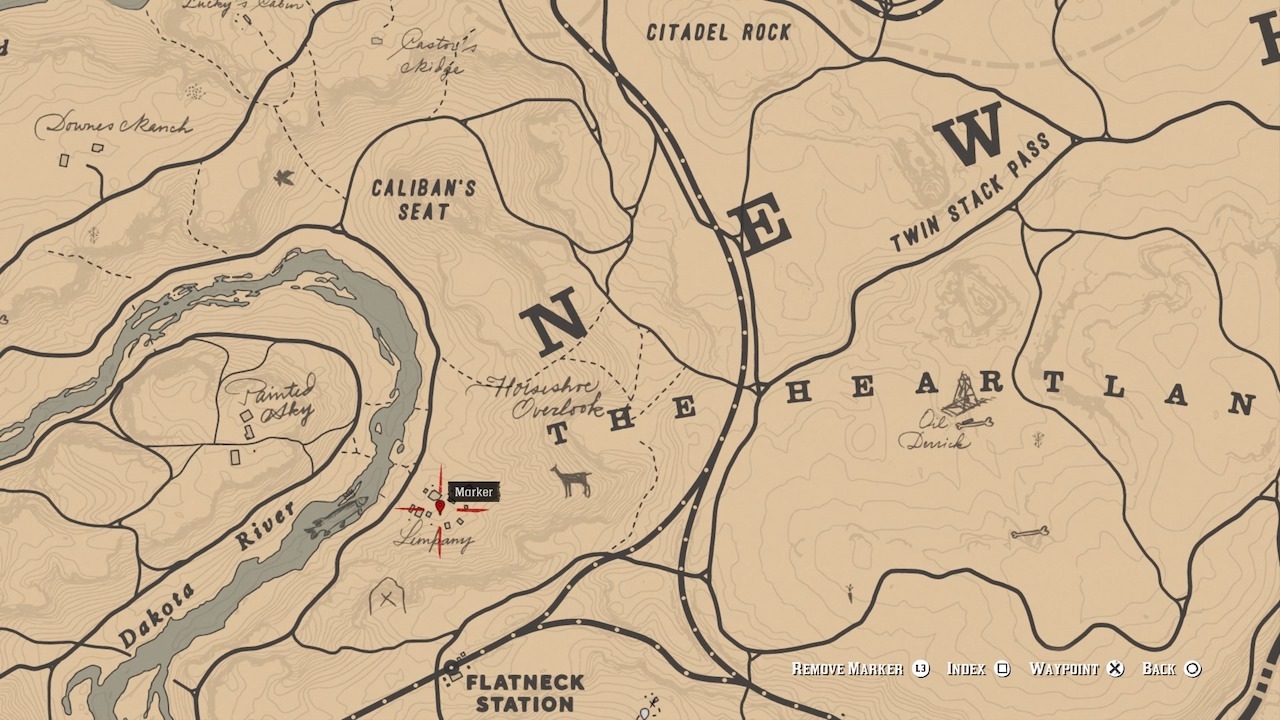
Task: Click the X button icon beside Waypoint
Action: [x=1113, y=668]
